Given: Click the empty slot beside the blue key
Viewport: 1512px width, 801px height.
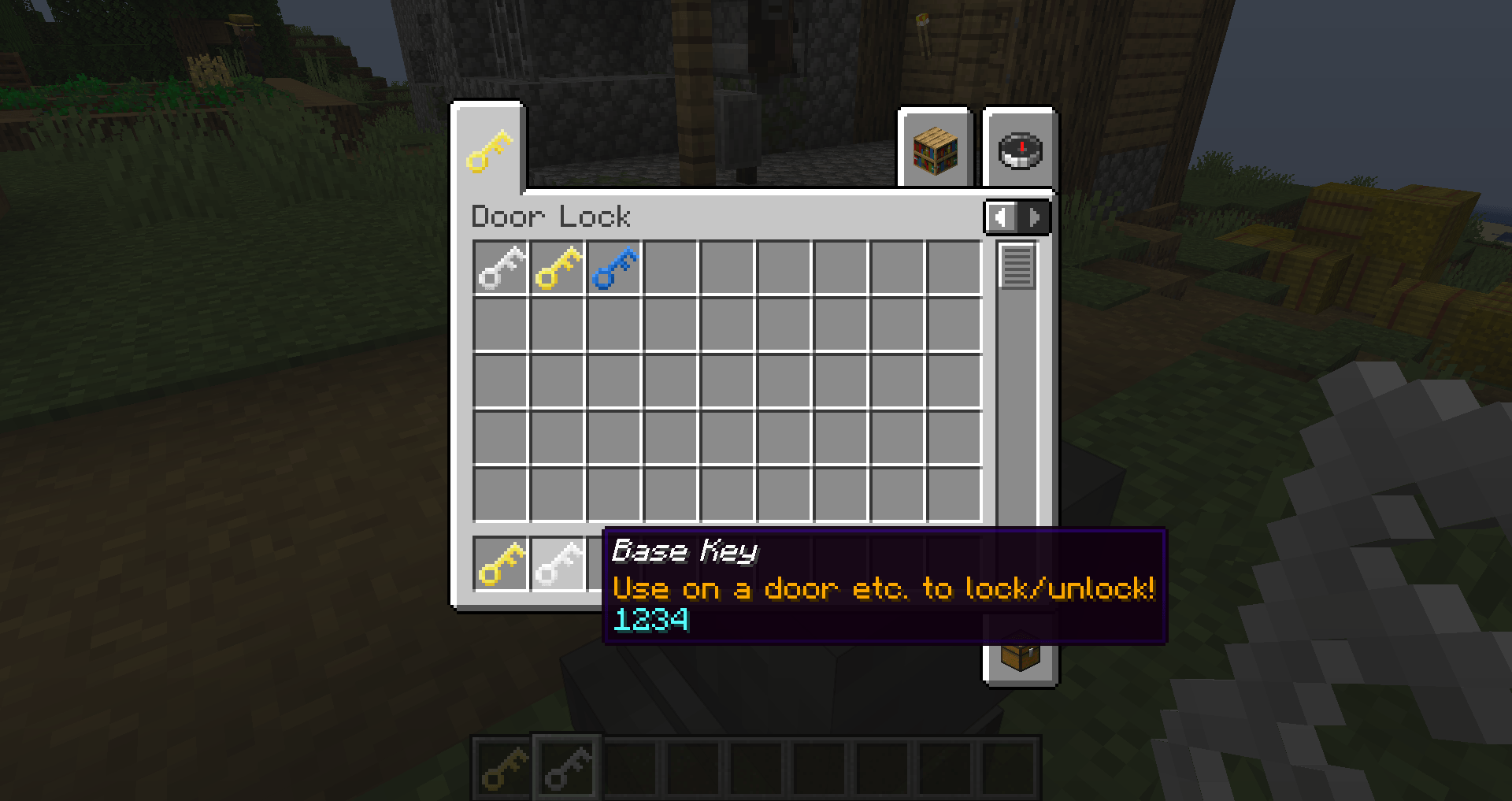Looking at the screenshot, I should [671, 268].
